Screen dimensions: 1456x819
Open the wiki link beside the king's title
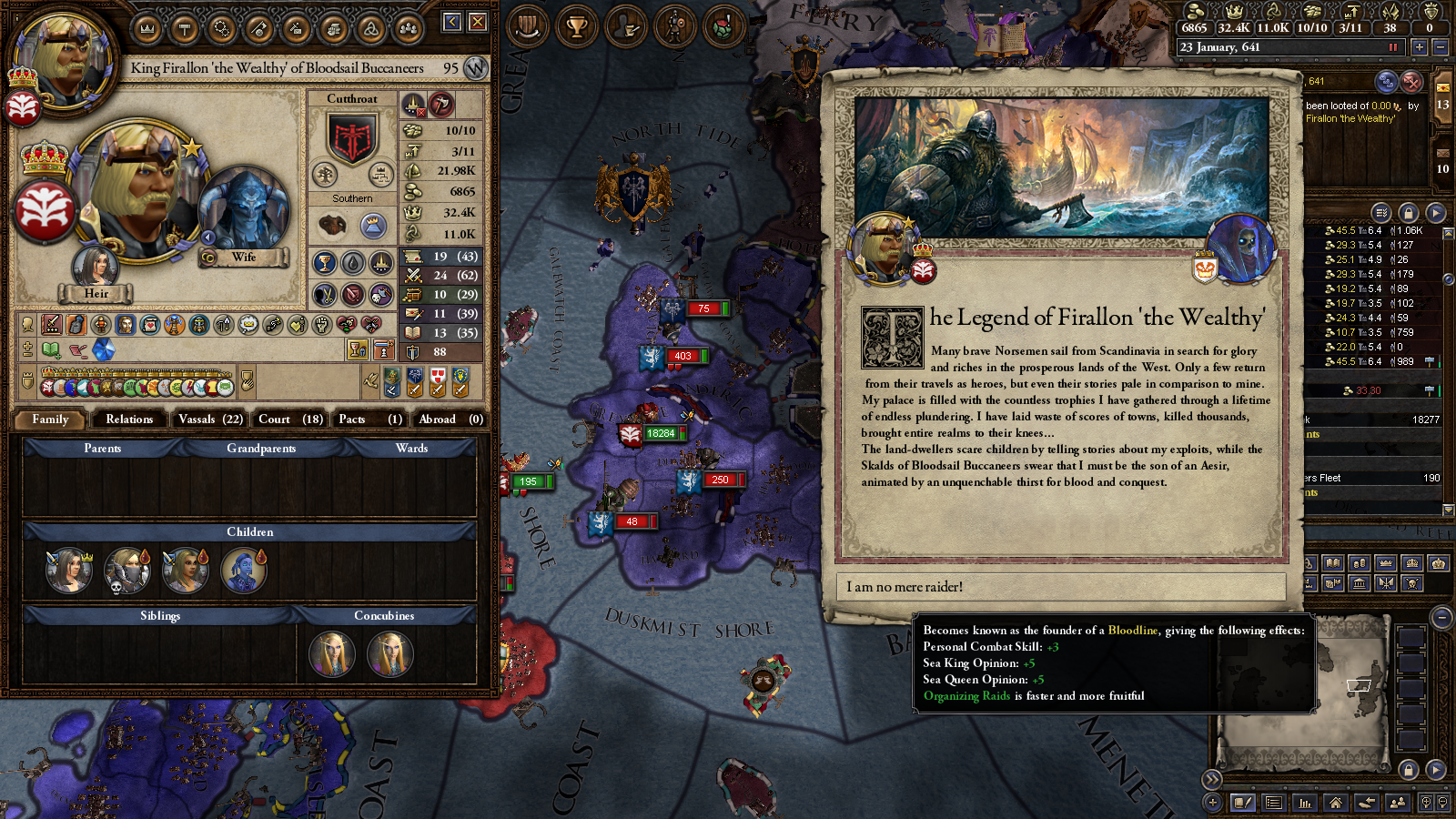[475, 68]
